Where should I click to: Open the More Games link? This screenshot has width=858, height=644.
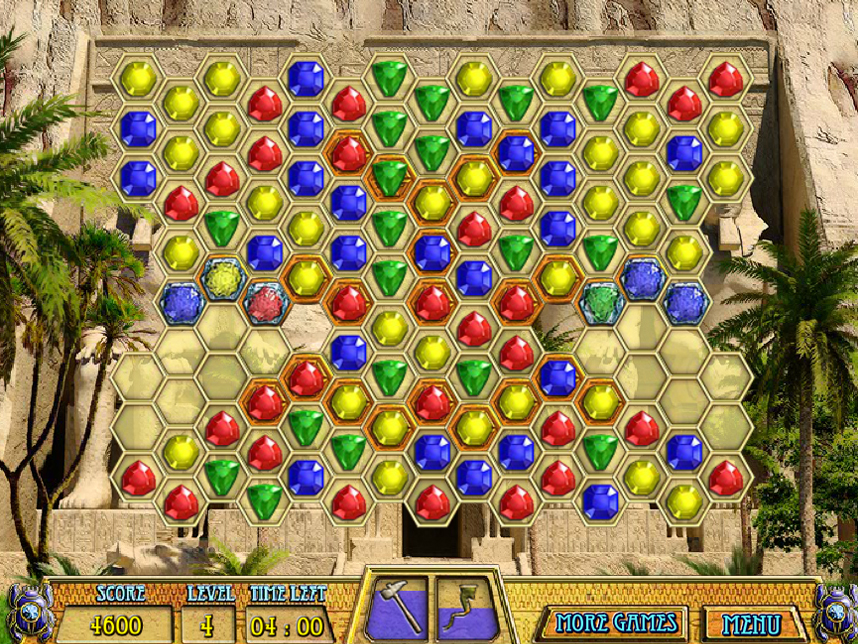(616, 624)
